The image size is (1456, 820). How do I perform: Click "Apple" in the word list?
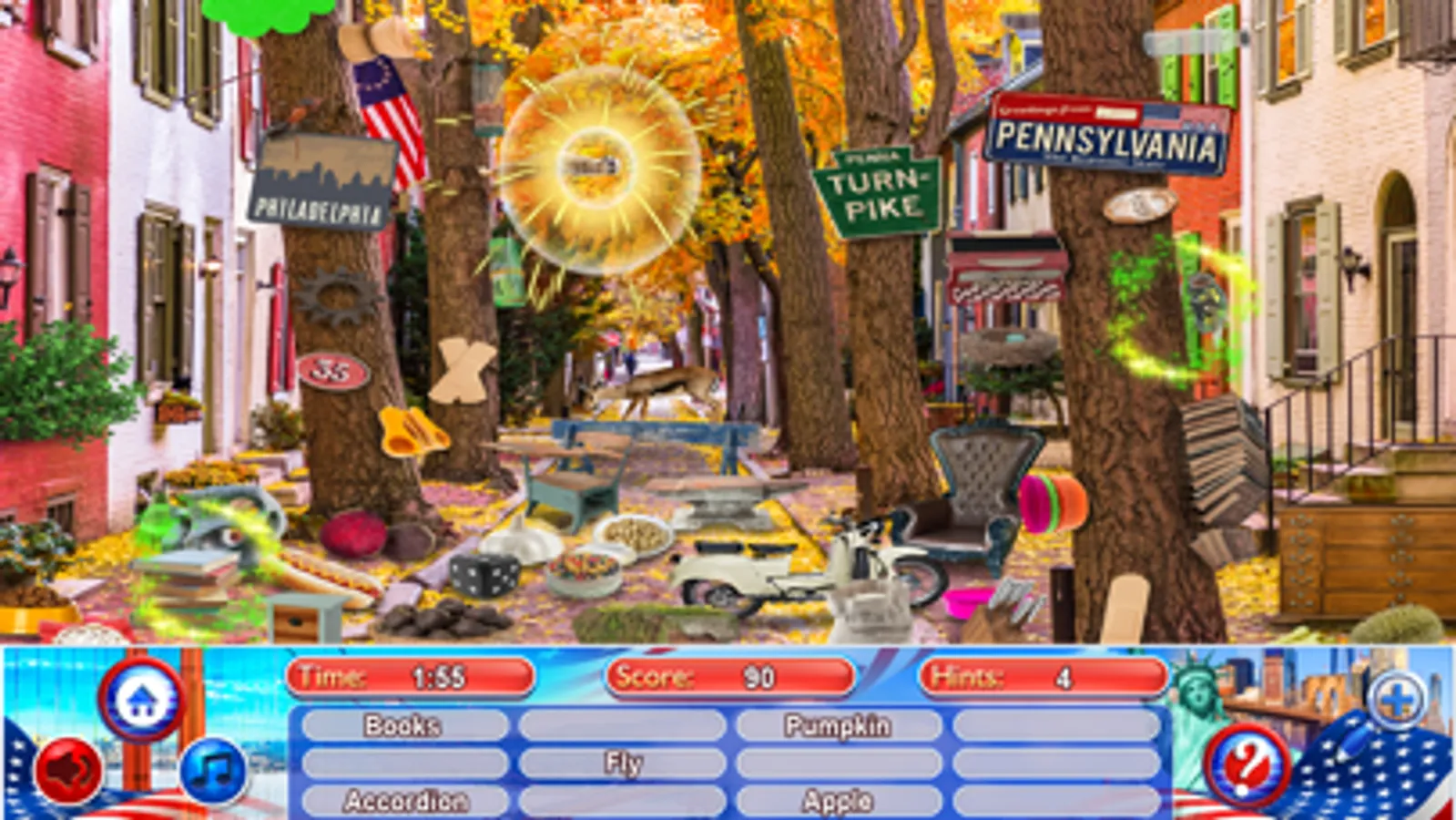click(836, 804)
